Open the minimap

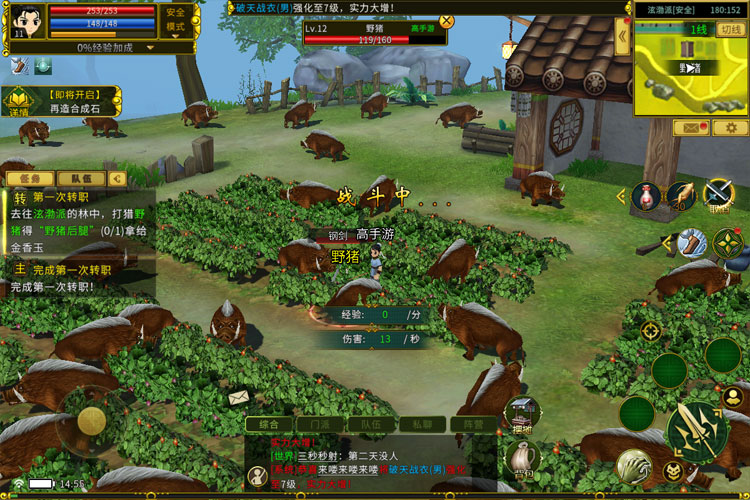688,65
